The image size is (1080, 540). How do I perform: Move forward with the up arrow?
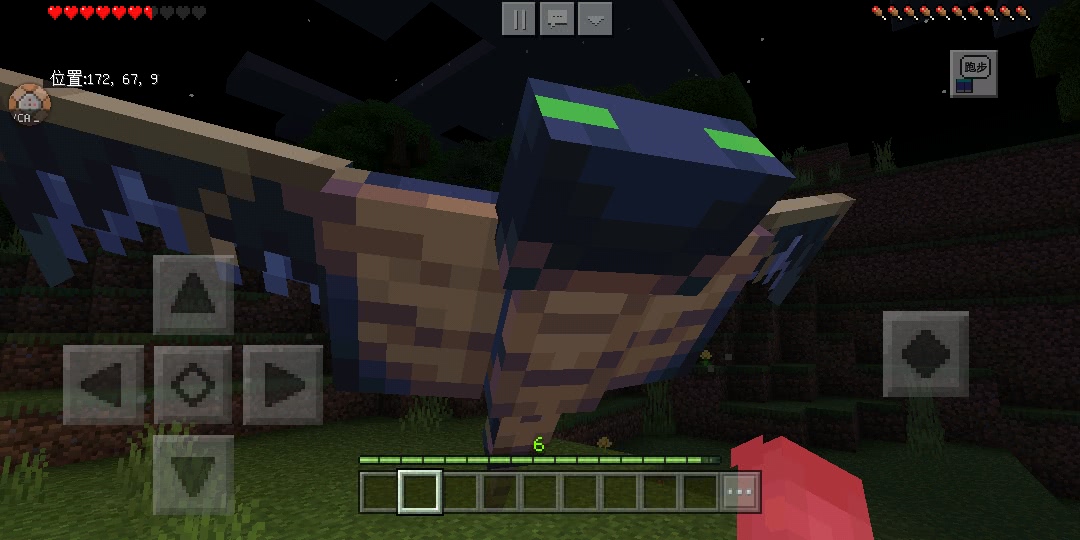(193, 295)
